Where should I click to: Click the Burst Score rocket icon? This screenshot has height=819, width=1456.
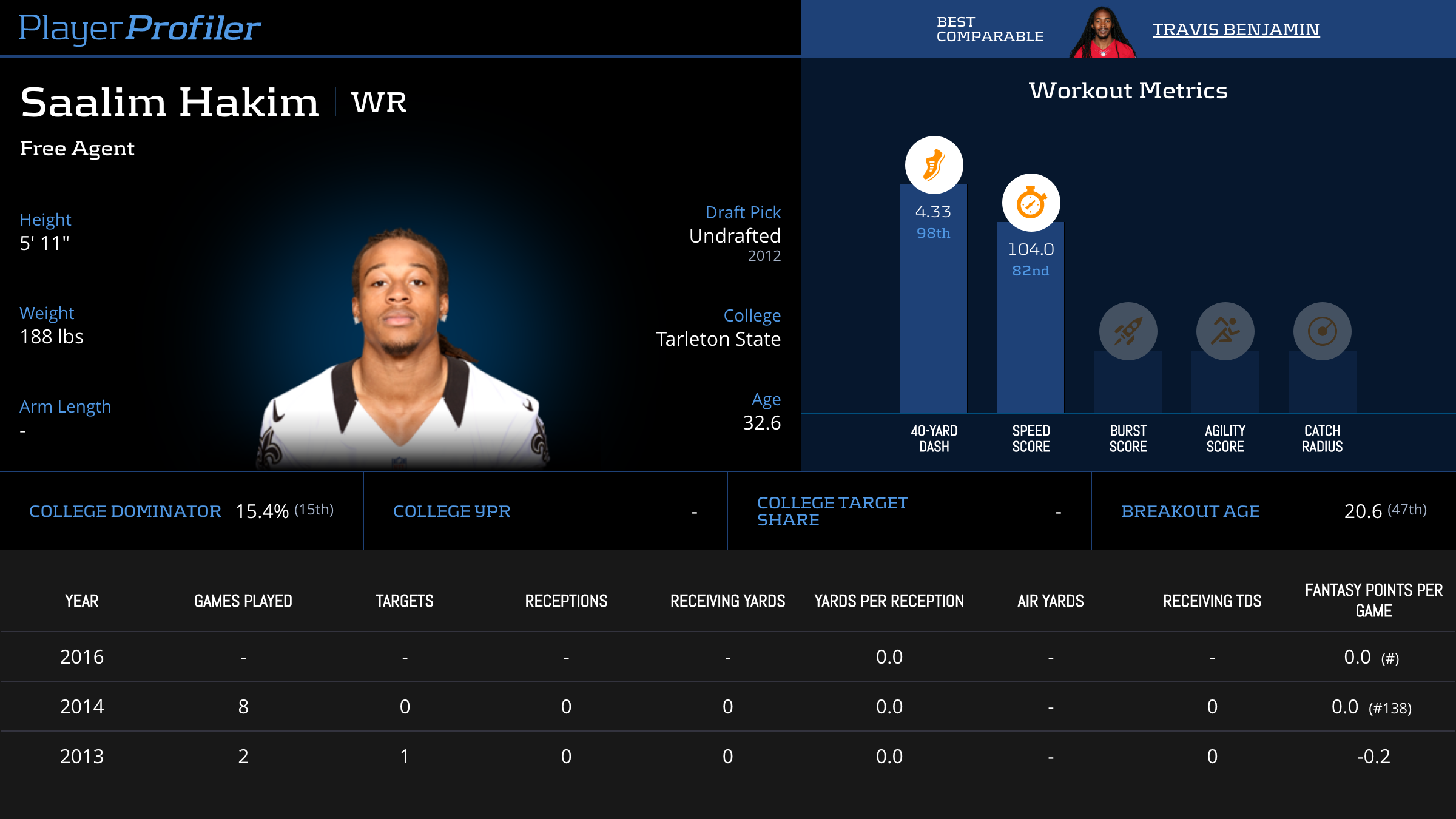pos(1128,331)
